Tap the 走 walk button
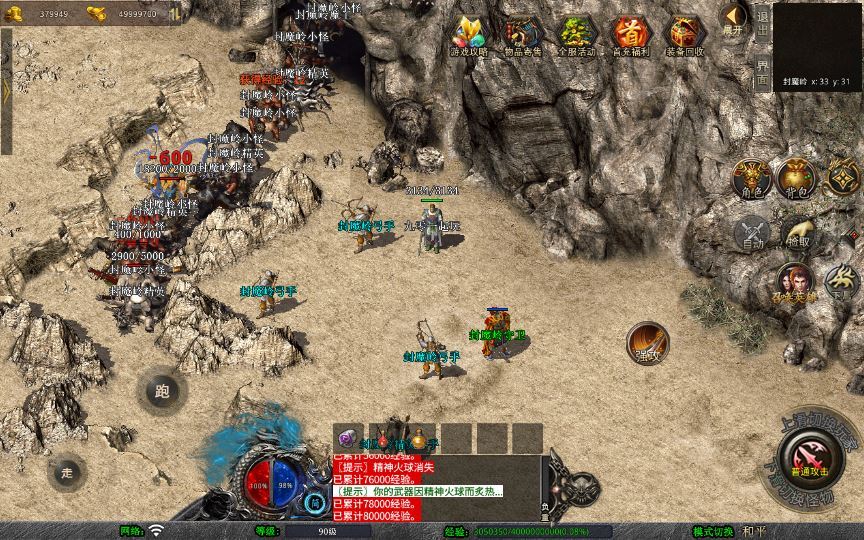The image size is (864, 540). (x=68, y=472)
